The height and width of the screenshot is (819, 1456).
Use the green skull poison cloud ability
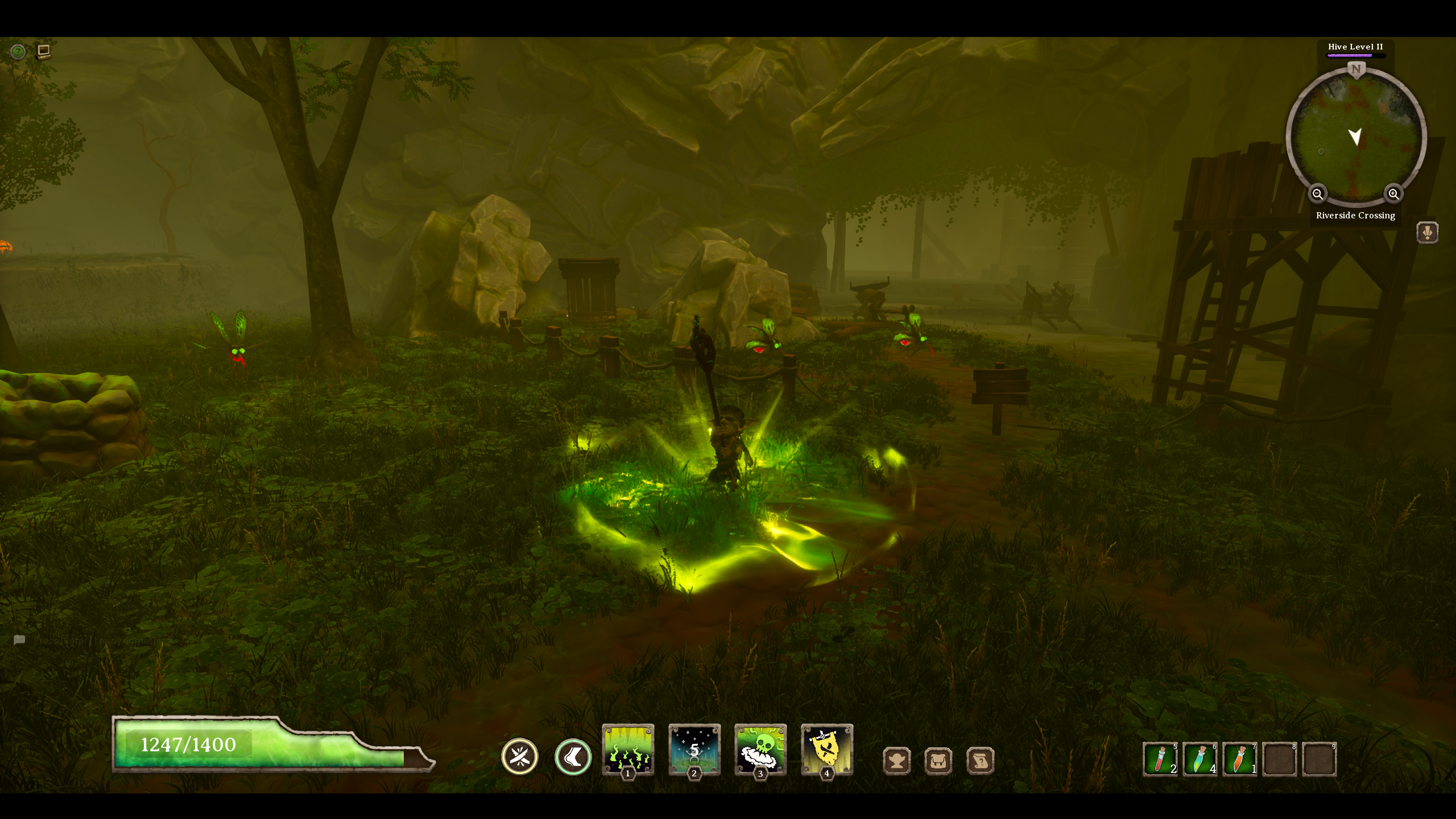tap(762, 750)
